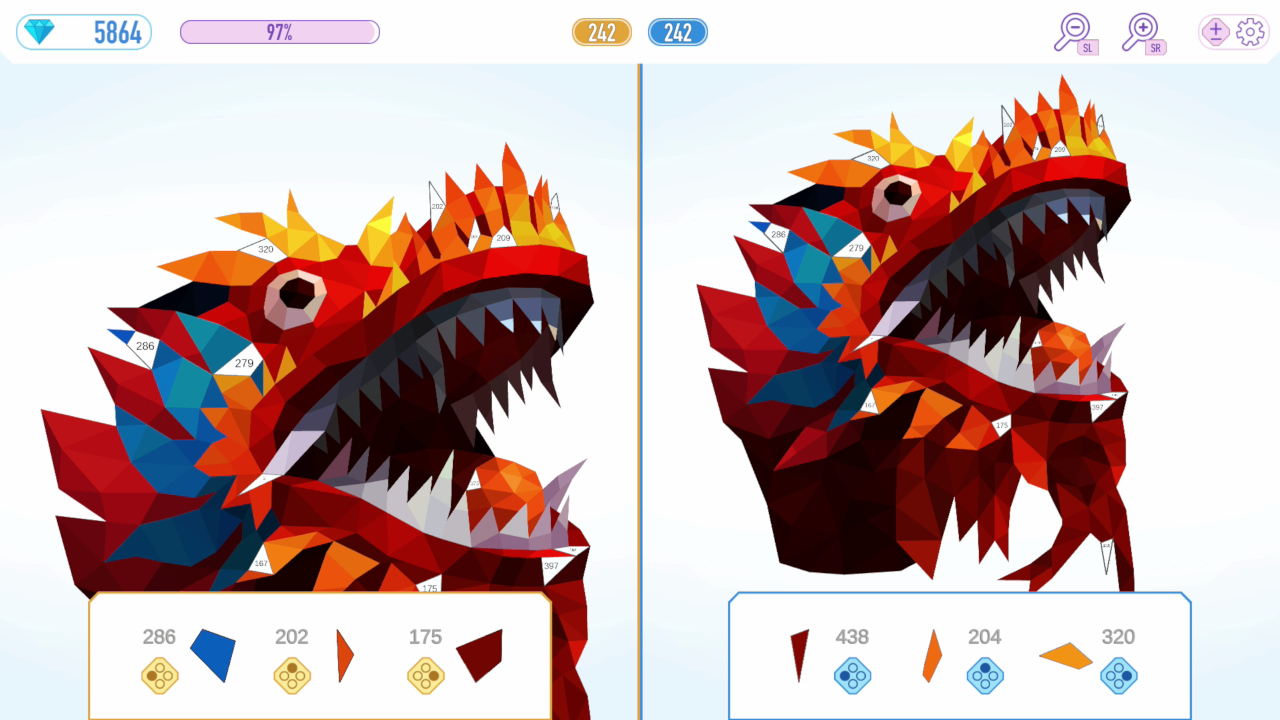Tap slot 209 atop the right dragon's head
This screenshot has width=1280, height=720.
[x=1060, y=150]
